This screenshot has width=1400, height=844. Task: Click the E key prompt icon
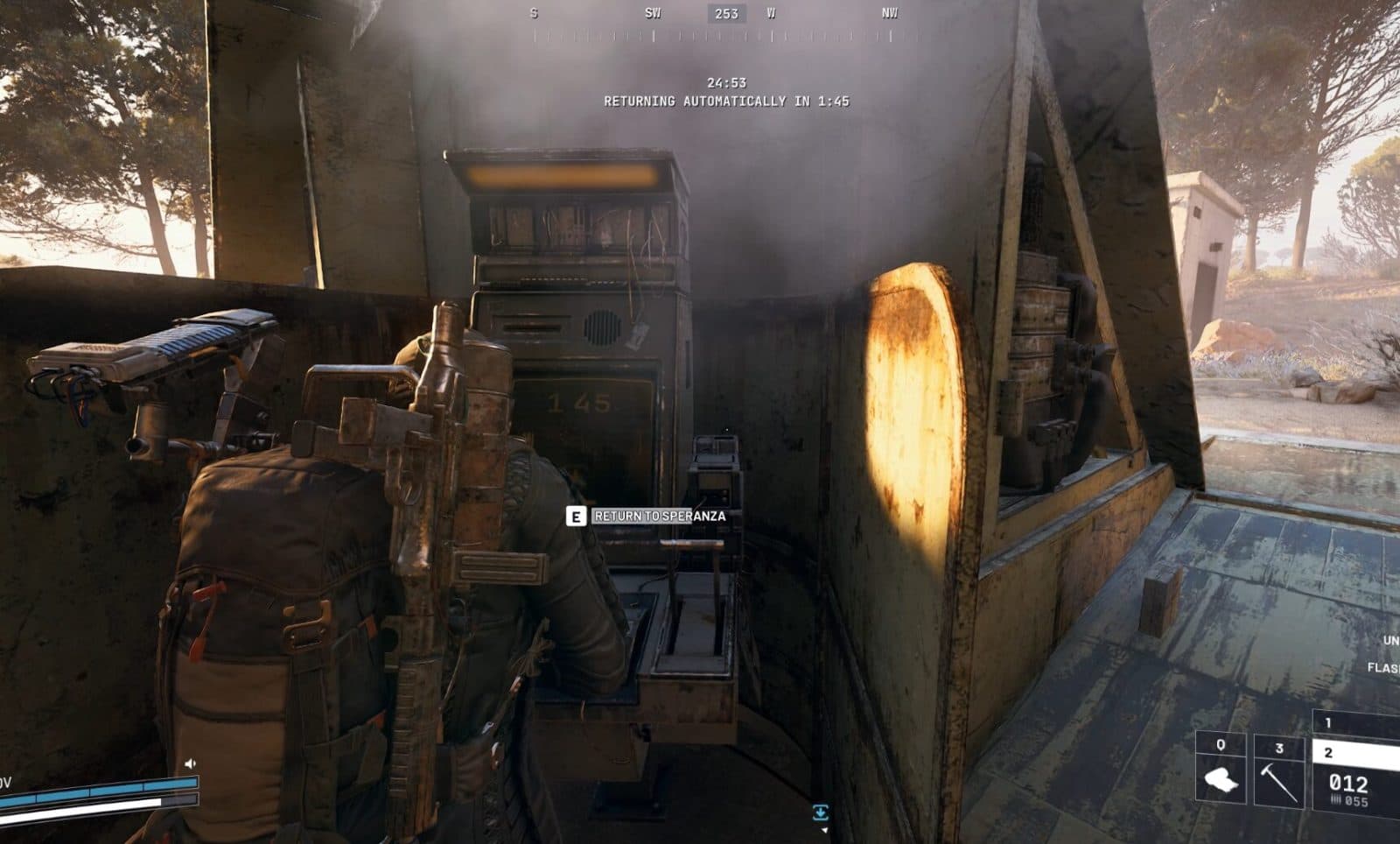tap(577, 517)
